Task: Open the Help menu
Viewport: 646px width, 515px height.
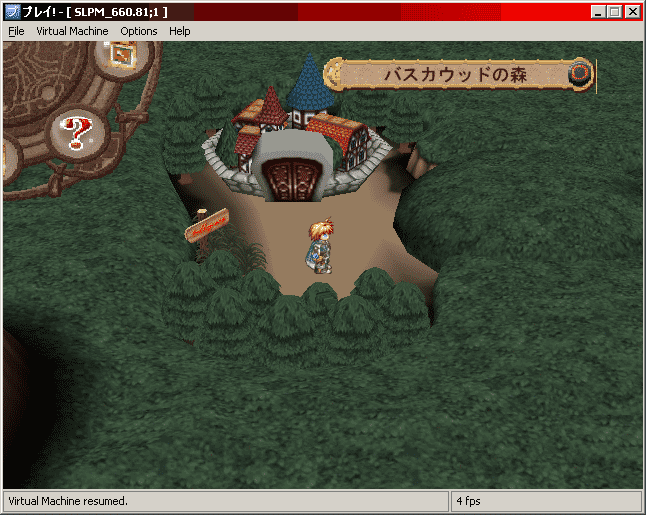Action: (180, 31)
